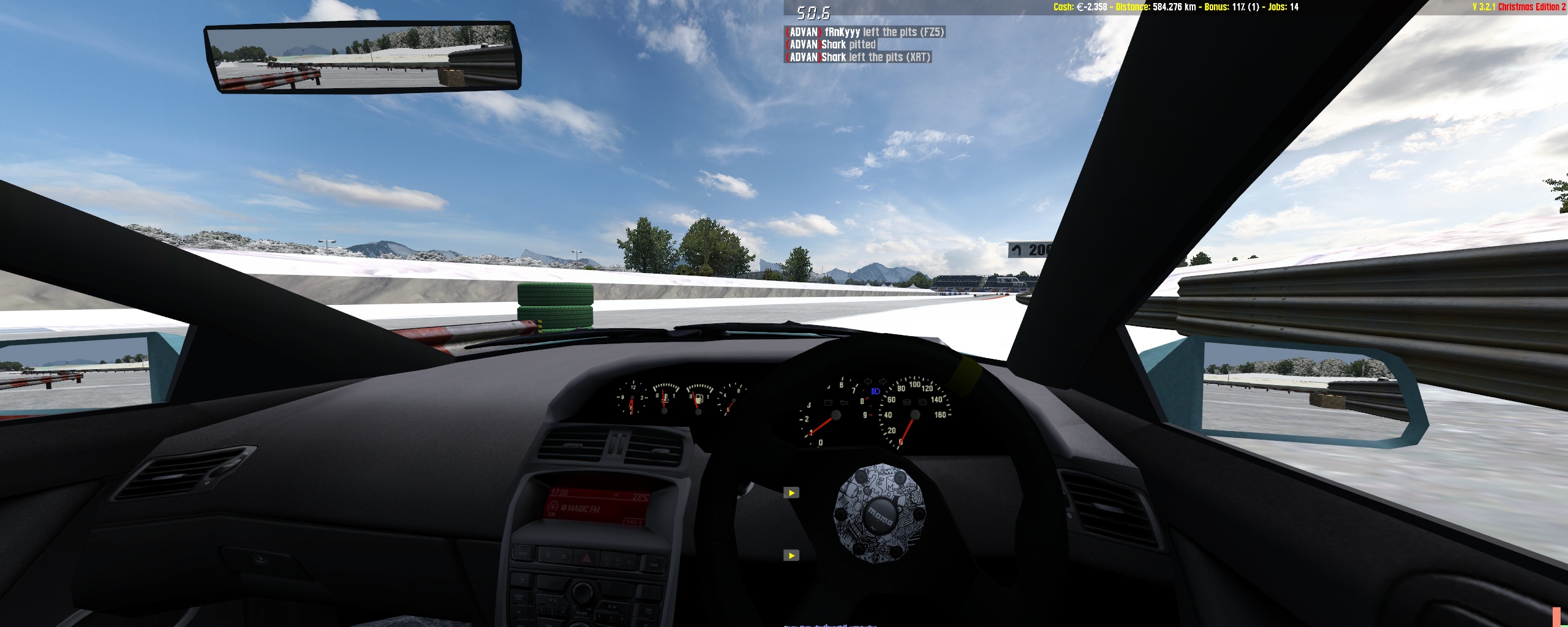Select the fRnKyyy left the pits chat message
1568x627 pixels.
click(865, 32)
